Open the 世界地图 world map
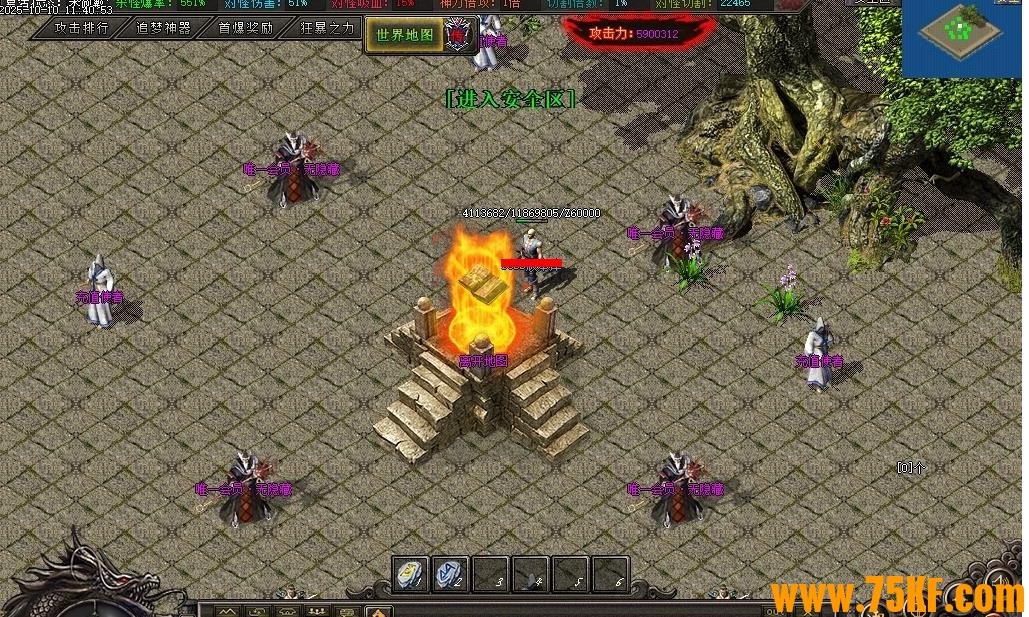This screenshot has height=617, width=1029. (404, 35)
